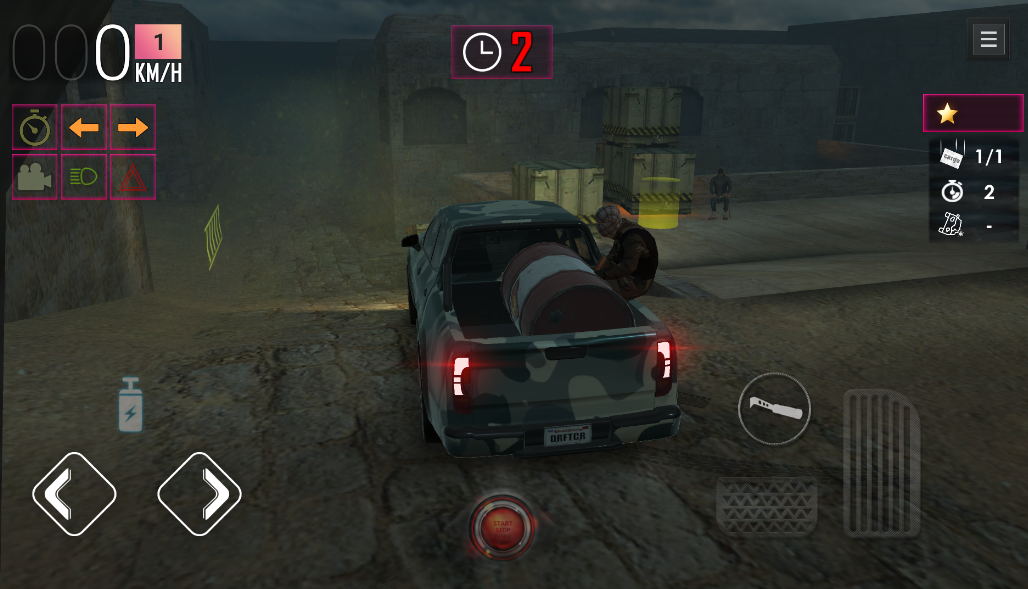Switch the camera view

point(35,177)
